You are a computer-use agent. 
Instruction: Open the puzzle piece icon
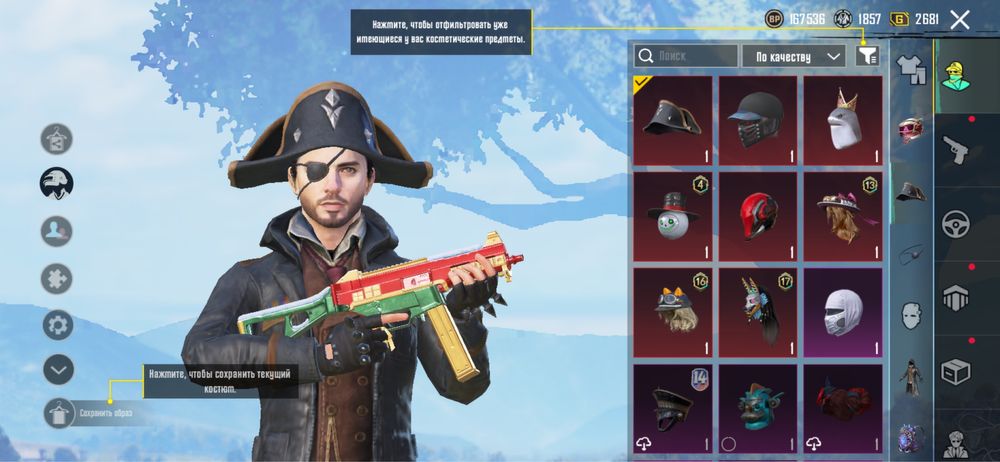point(57,279)
